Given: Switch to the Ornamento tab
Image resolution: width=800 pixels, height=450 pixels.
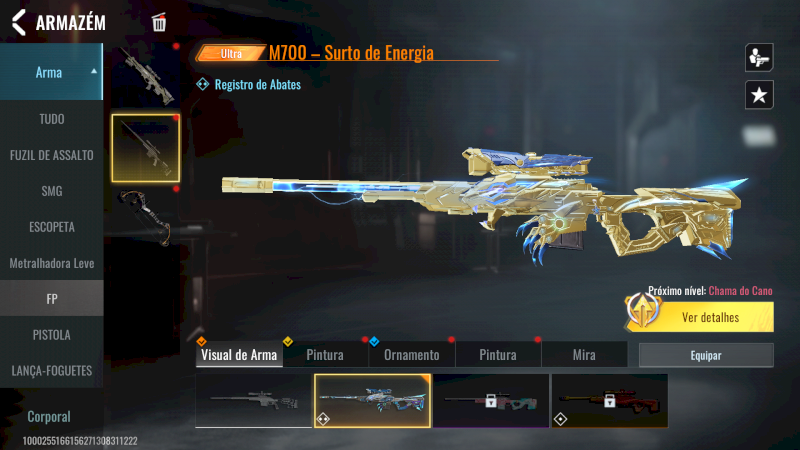Looking at the screenshot, I should click(411, 355).
